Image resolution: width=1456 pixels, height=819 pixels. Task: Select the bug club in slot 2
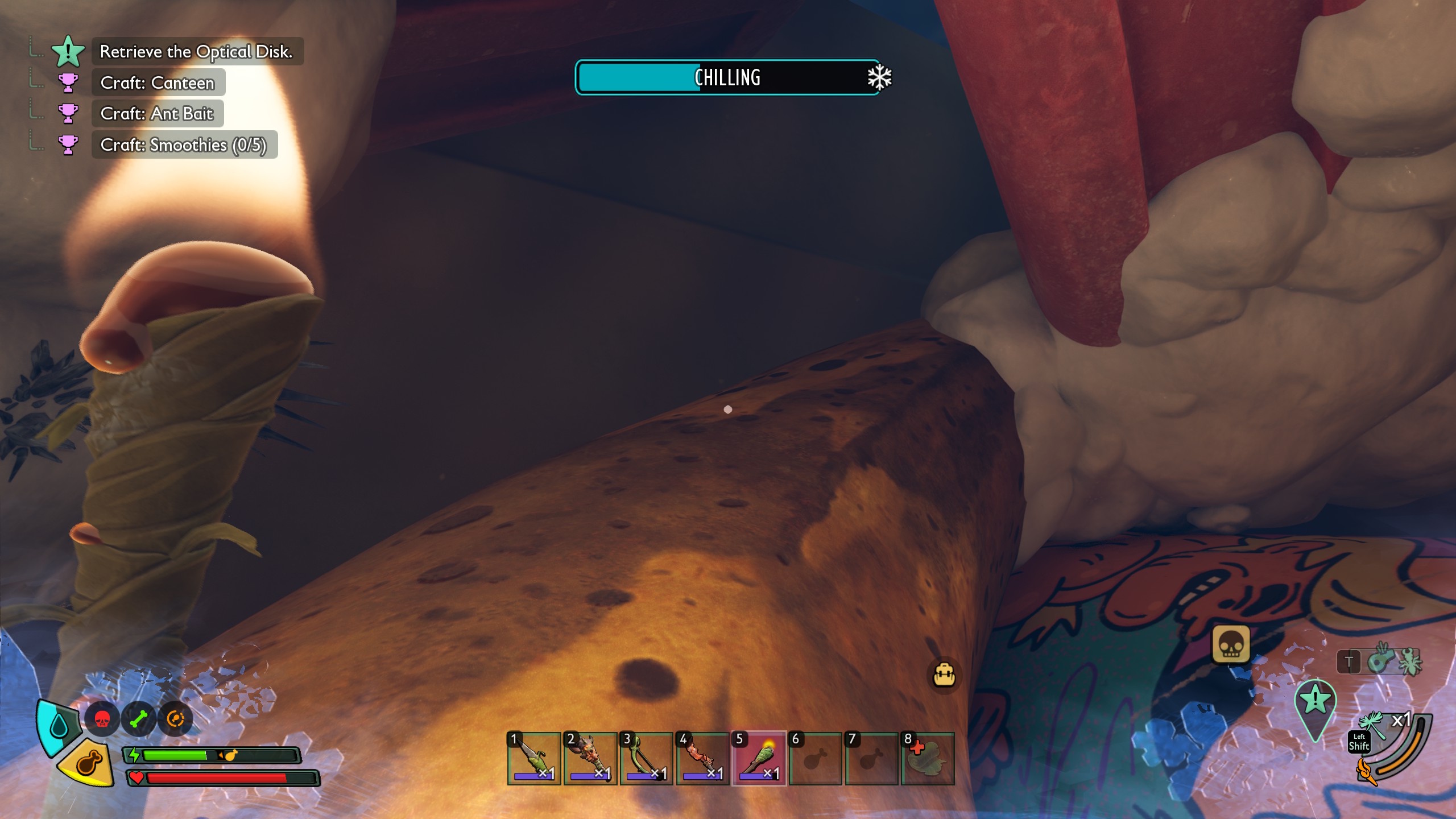pyautogui.click(x=590, y=758)
